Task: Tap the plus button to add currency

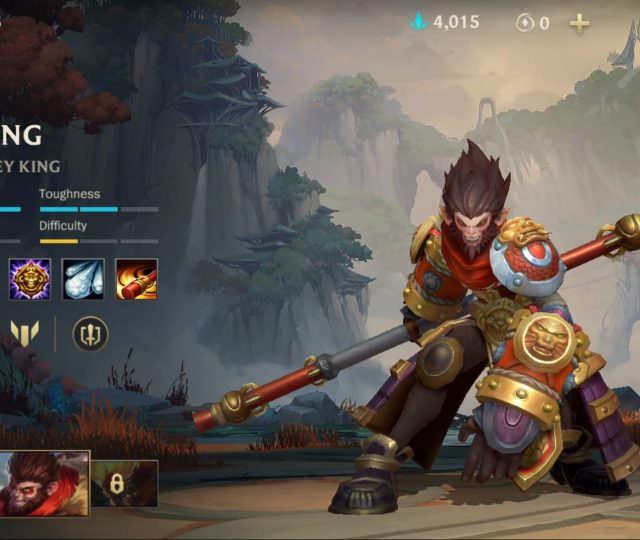Action: pos(580,22)
